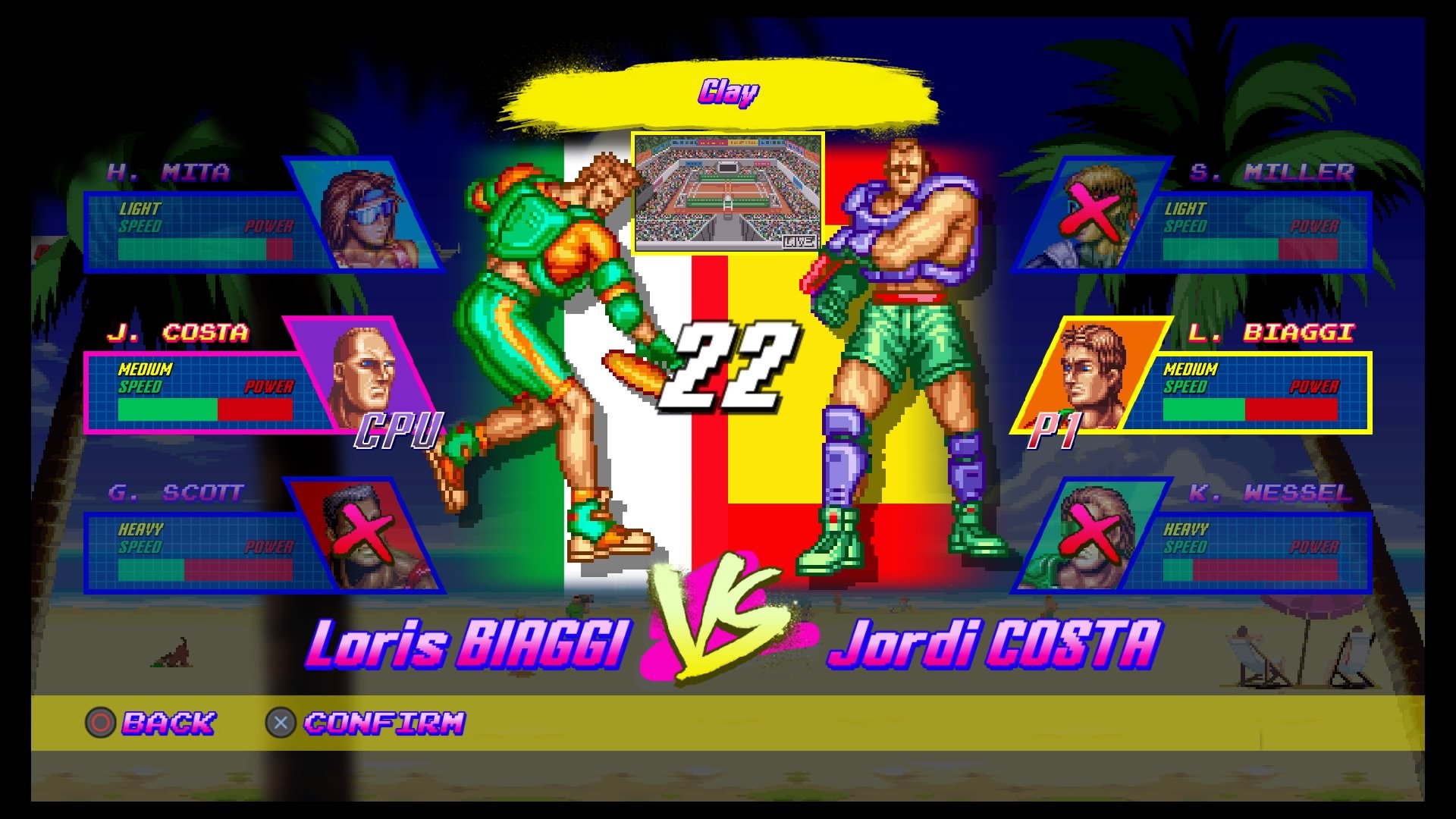Click the Cross button Confirm icon

[x=281, y=723]
